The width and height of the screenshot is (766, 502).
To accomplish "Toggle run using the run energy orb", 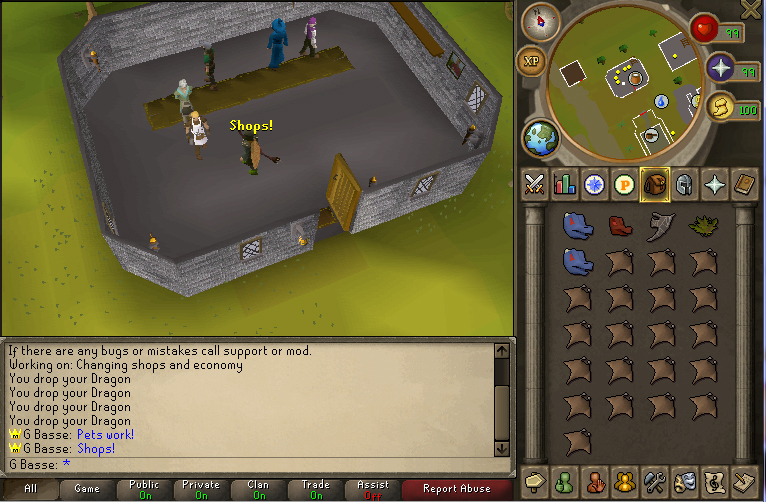I will [x=720, y=108].
